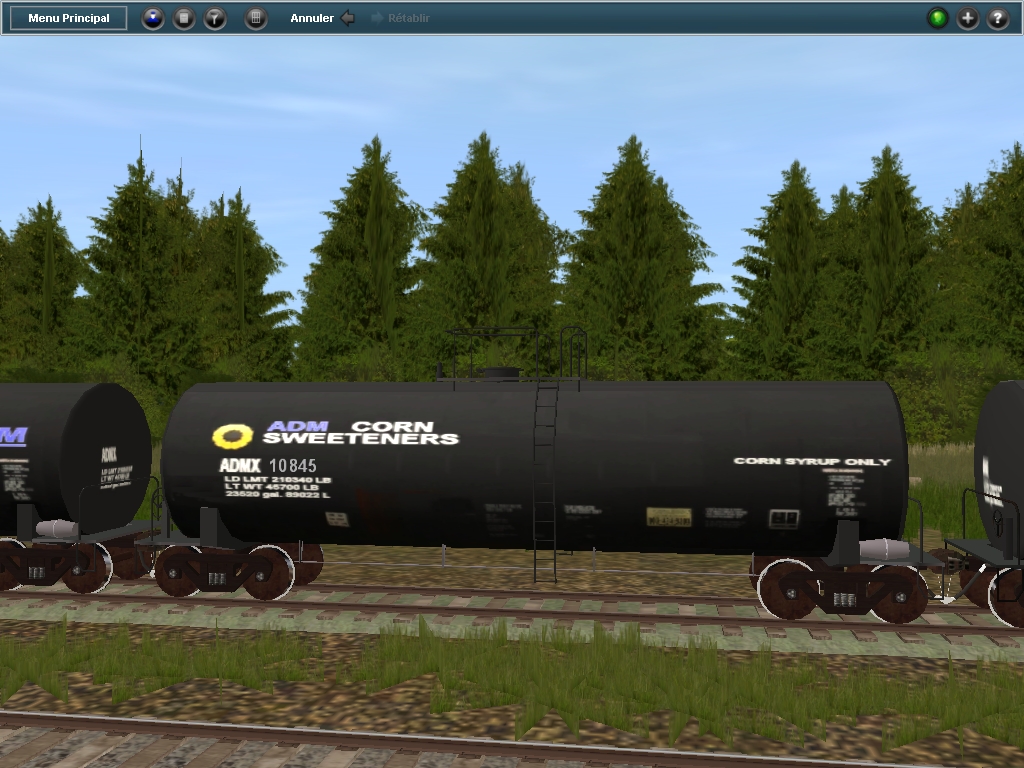
Task: Activate the funnel filter toolbar icon
Action: point(215,18)
